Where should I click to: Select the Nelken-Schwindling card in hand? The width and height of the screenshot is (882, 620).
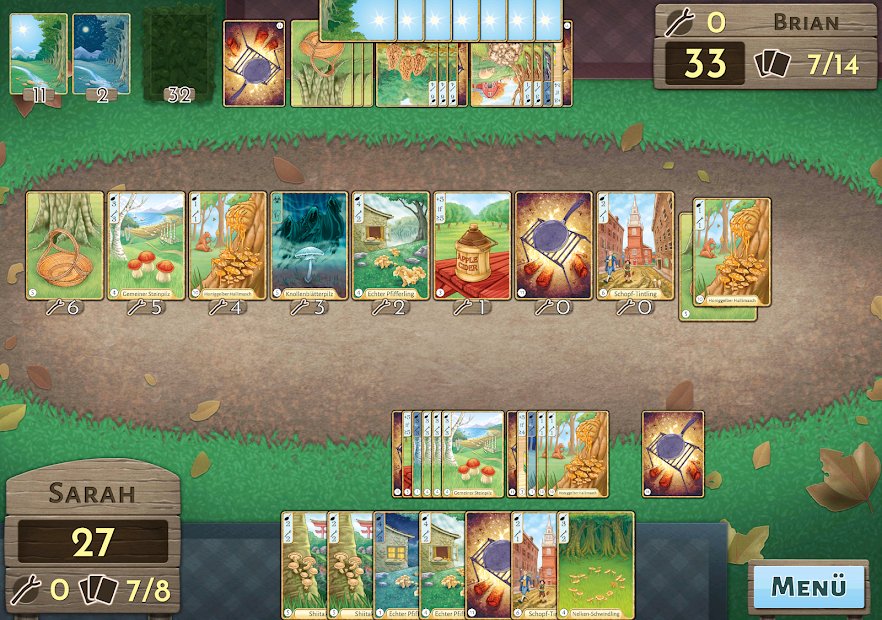[x=598, y=565]
